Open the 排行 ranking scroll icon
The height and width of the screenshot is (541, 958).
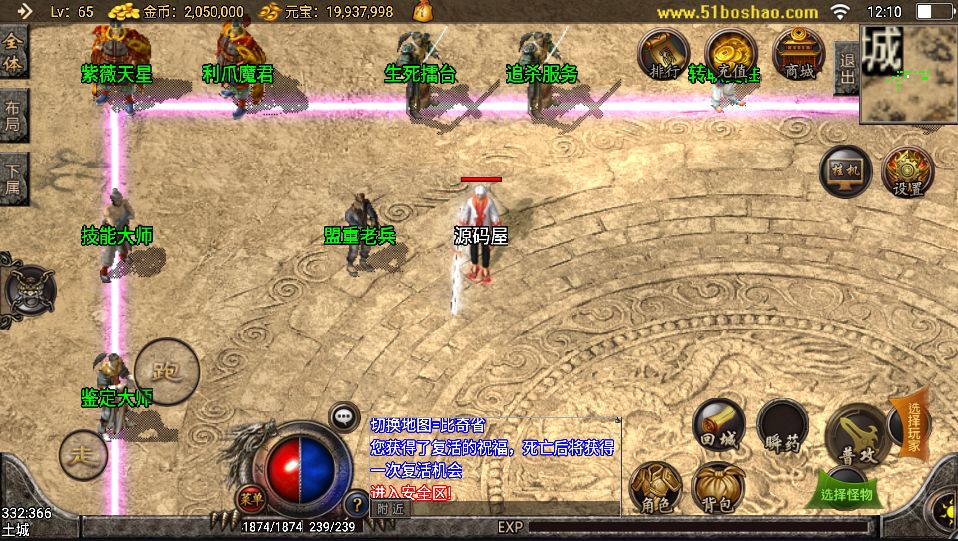tap(664, 53)
